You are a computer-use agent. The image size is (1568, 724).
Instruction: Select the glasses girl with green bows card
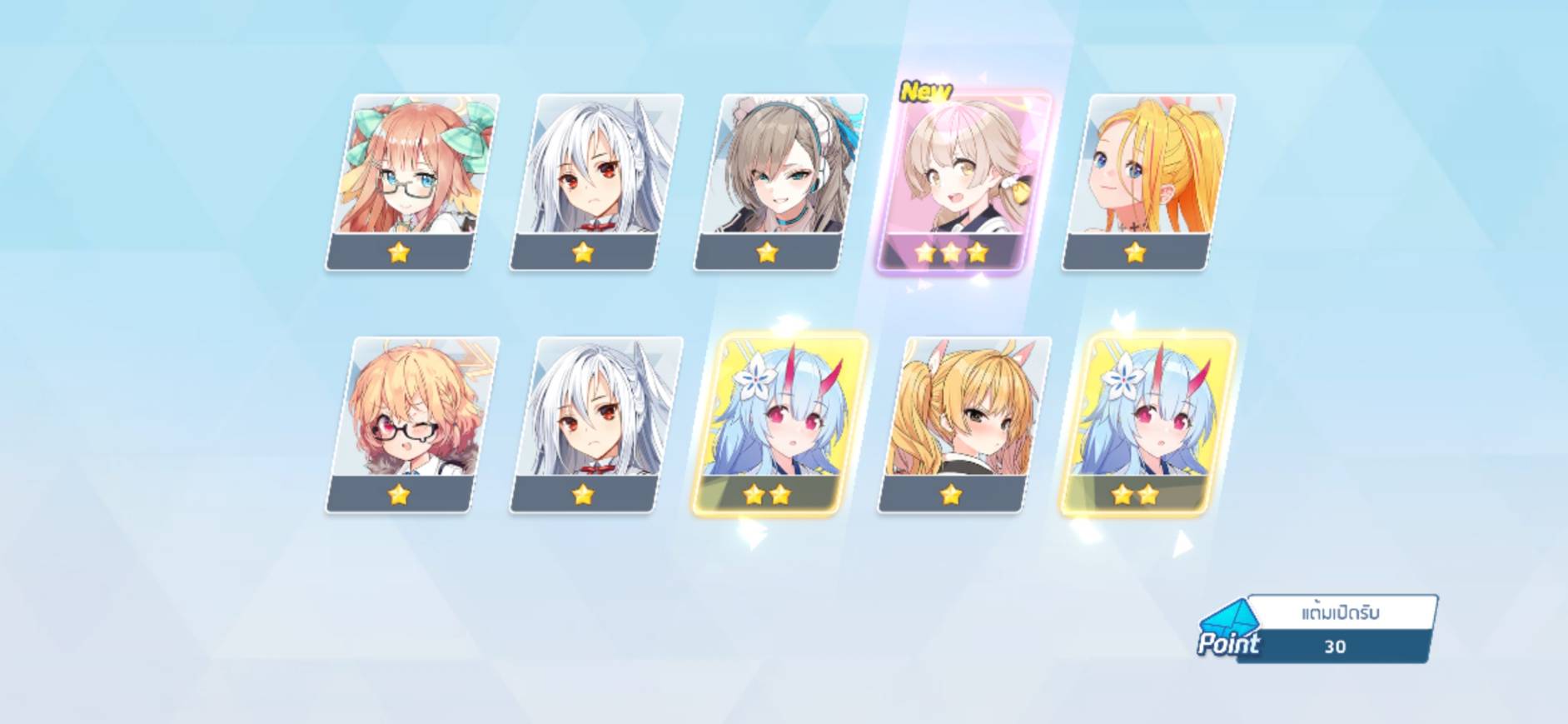[x=412, y=182]
